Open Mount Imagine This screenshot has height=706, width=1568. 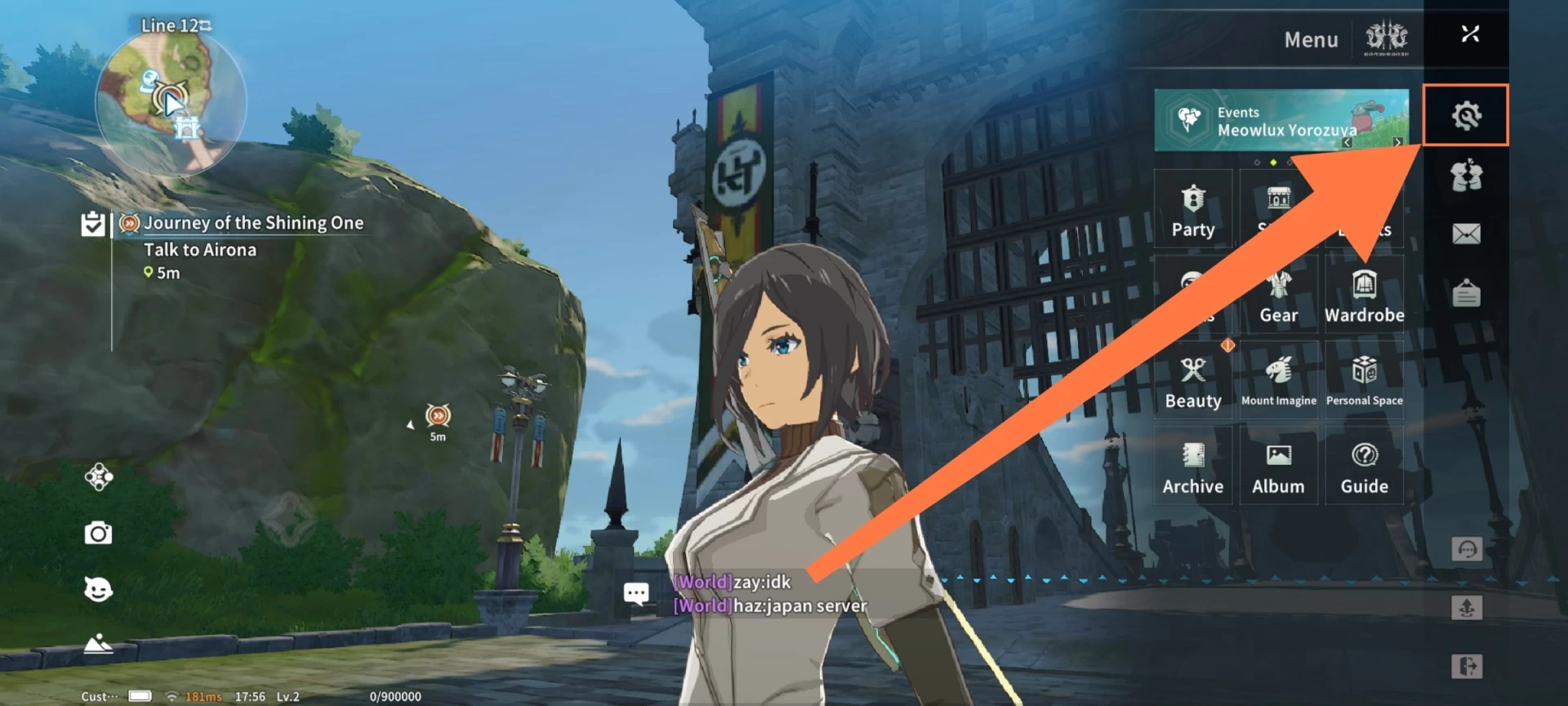coord(1278,382)
